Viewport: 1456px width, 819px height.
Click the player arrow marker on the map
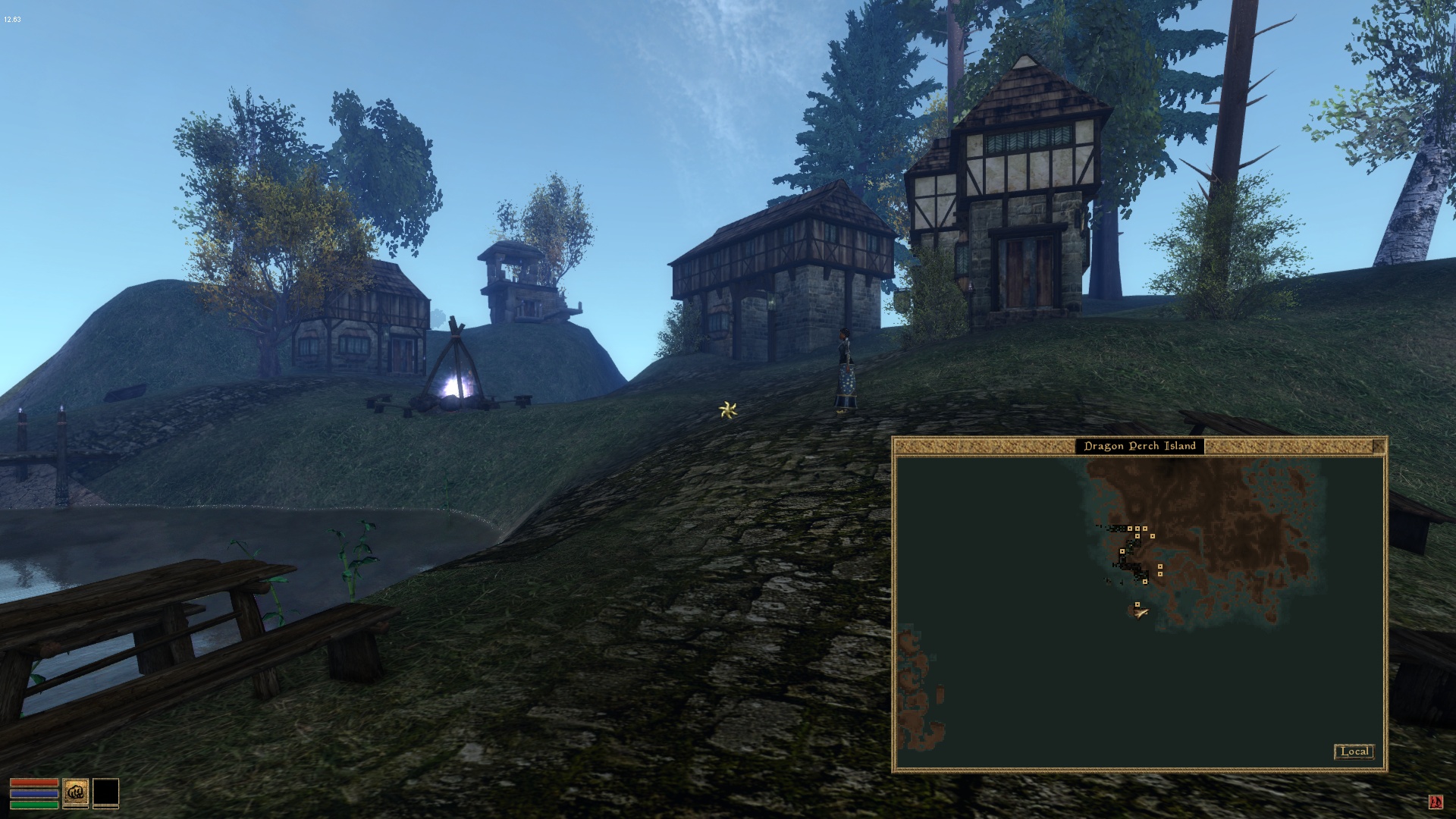pos(1141,613)
